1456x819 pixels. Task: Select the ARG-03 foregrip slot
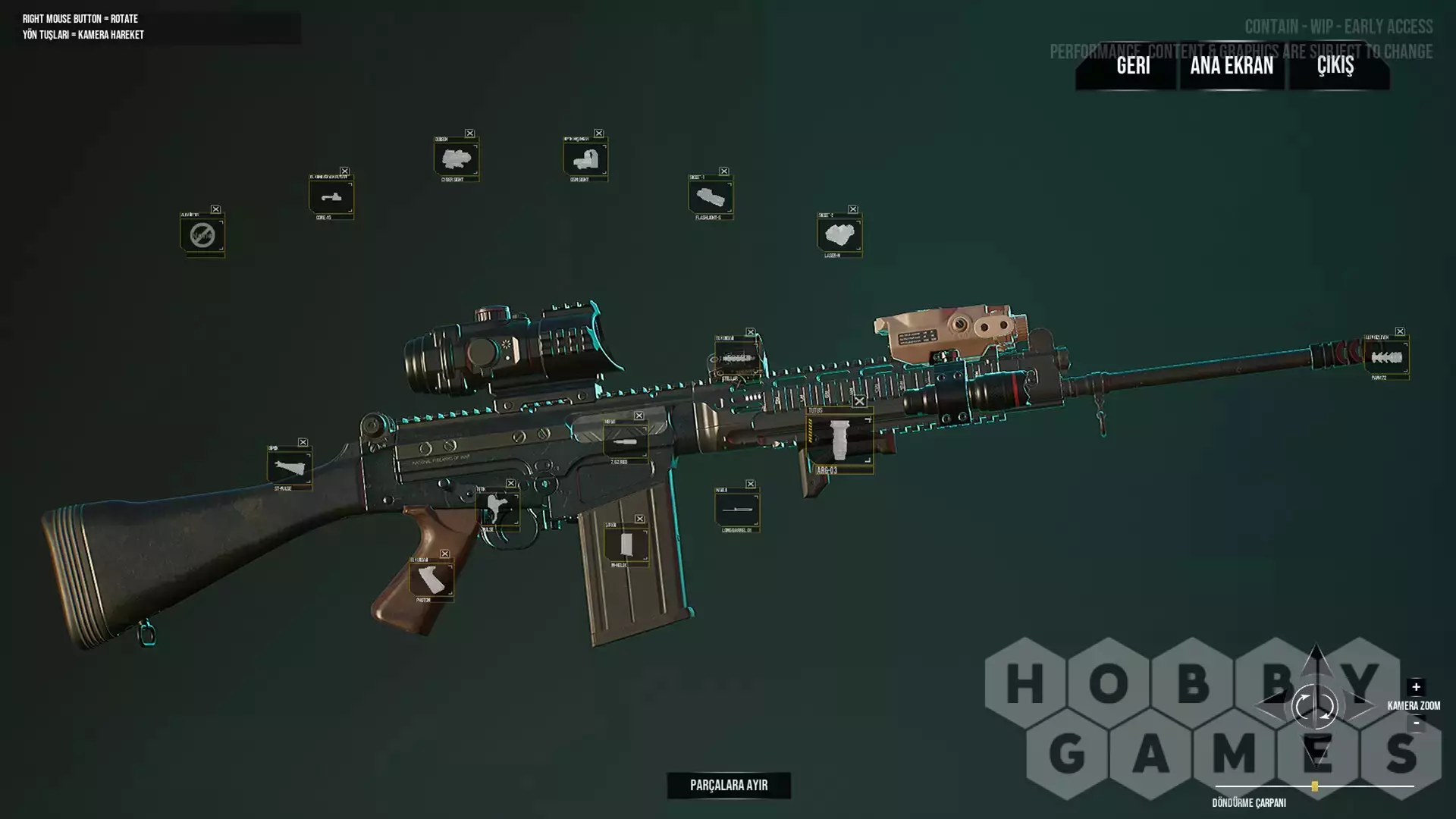coord(839,441)
